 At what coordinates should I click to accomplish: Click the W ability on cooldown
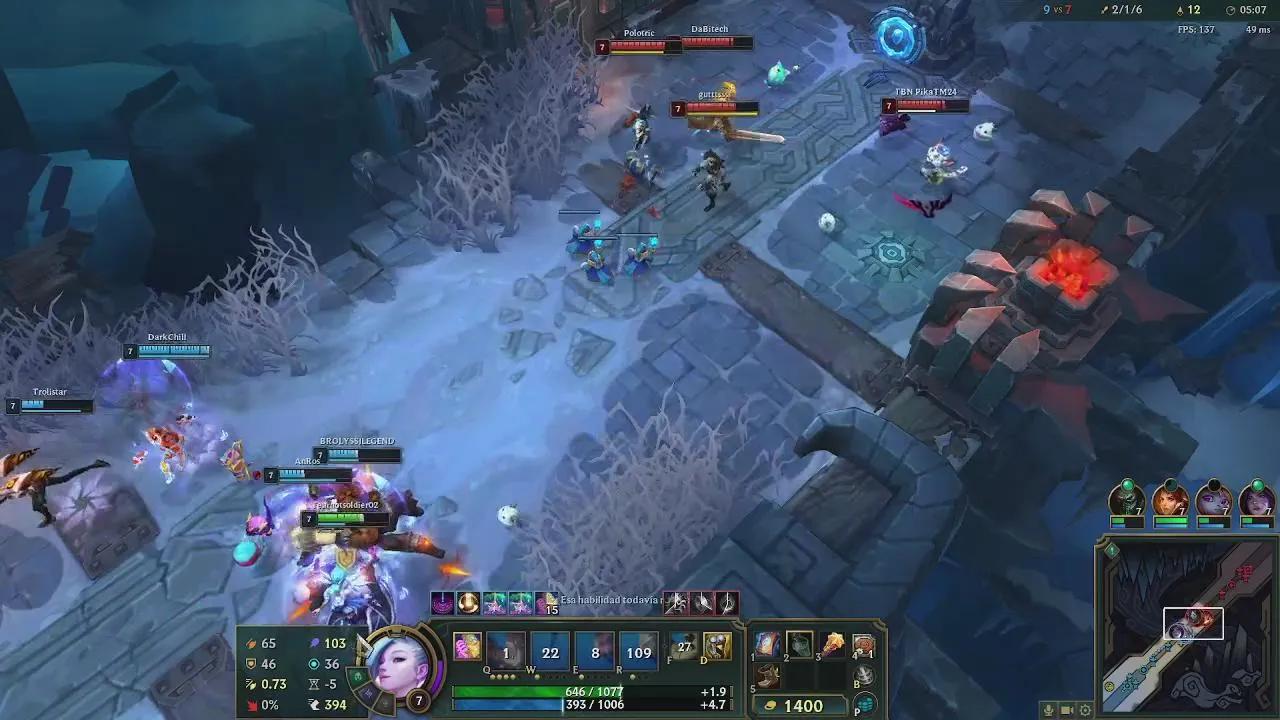click(x=551, y=651)
